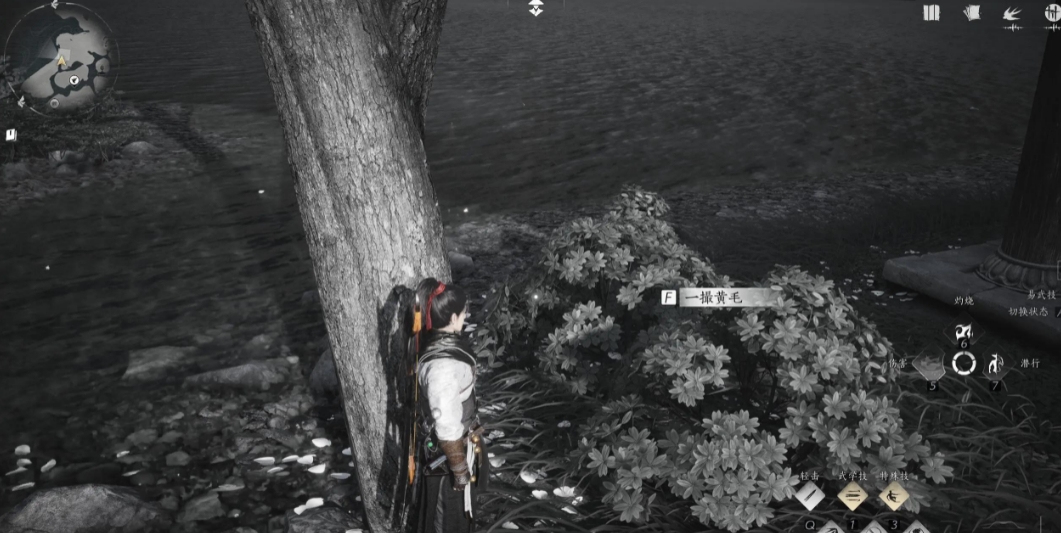Open the round emblem icon at top right
The image size is (1061, 533).
coord(1052,13)
